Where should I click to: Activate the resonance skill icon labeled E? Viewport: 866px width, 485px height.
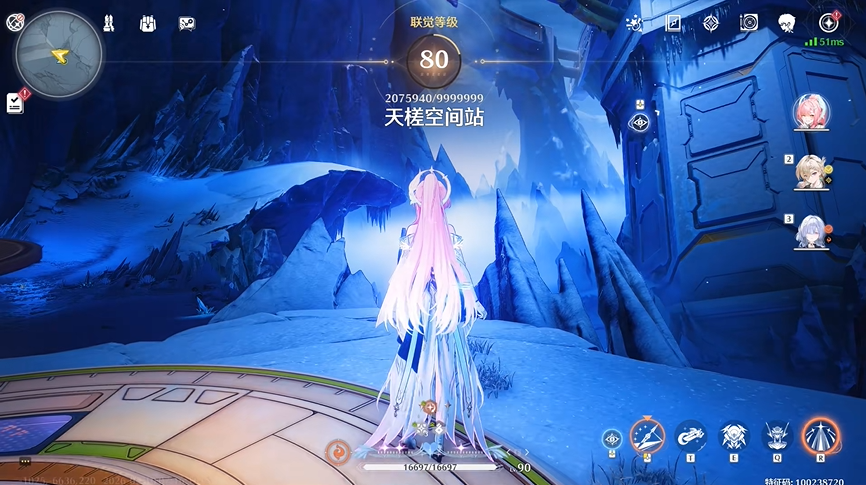pyautogui.click(x=731, y=436)
